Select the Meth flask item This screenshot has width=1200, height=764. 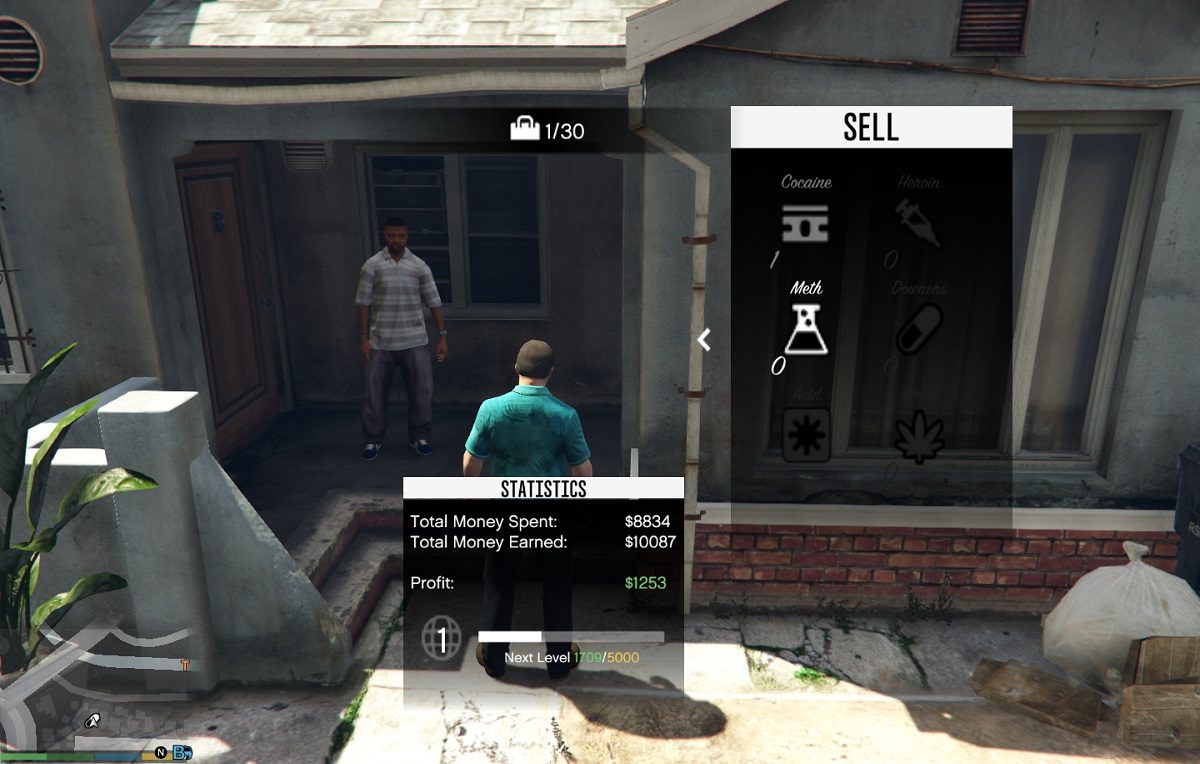click(x=806, y=329)
